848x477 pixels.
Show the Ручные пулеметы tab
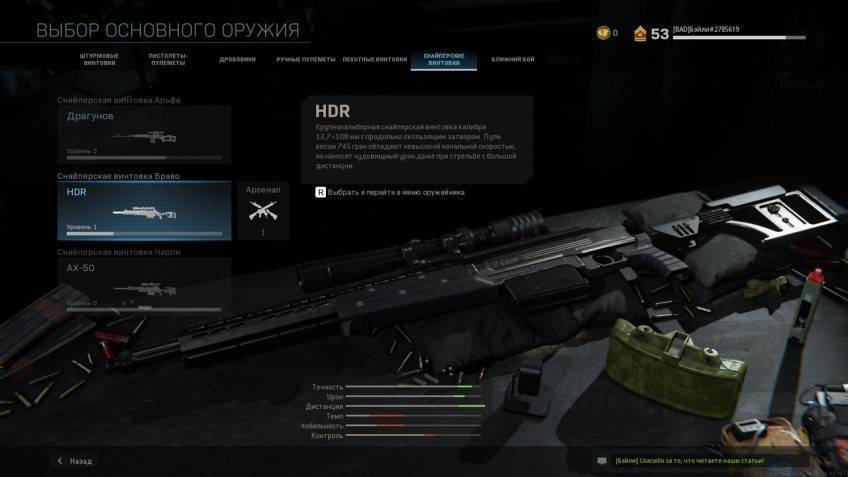pyautogui.click(x=306, y=59)
